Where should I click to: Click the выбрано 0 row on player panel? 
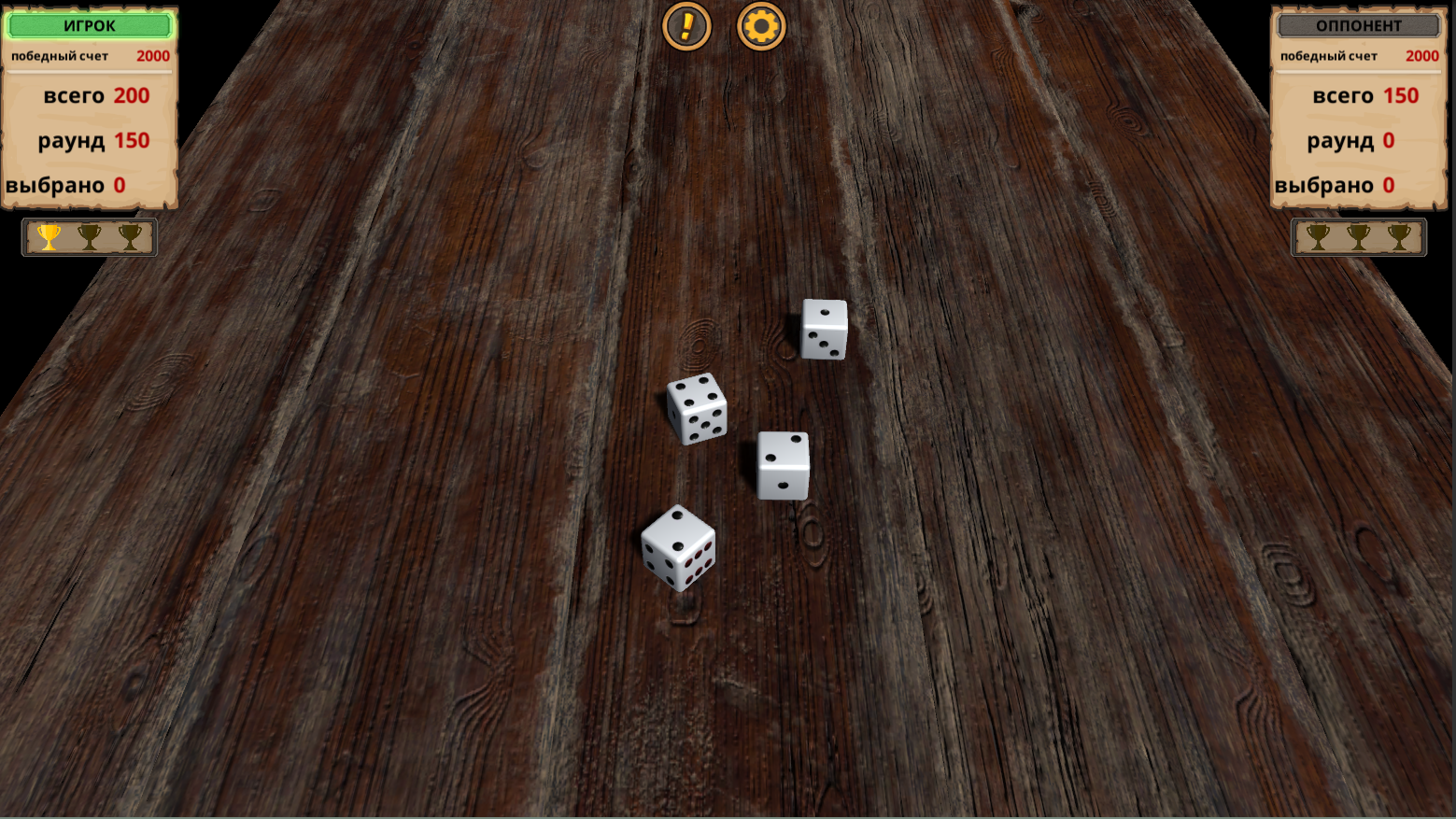pyautogui.click(x=89, y=184)
